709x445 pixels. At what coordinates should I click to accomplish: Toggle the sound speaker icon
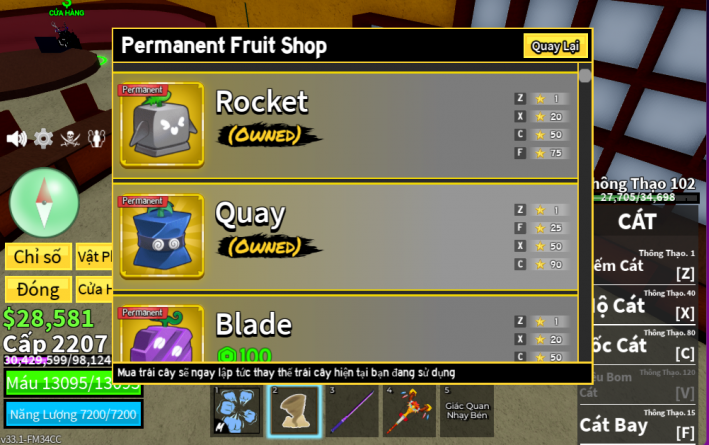coord(17,138)
